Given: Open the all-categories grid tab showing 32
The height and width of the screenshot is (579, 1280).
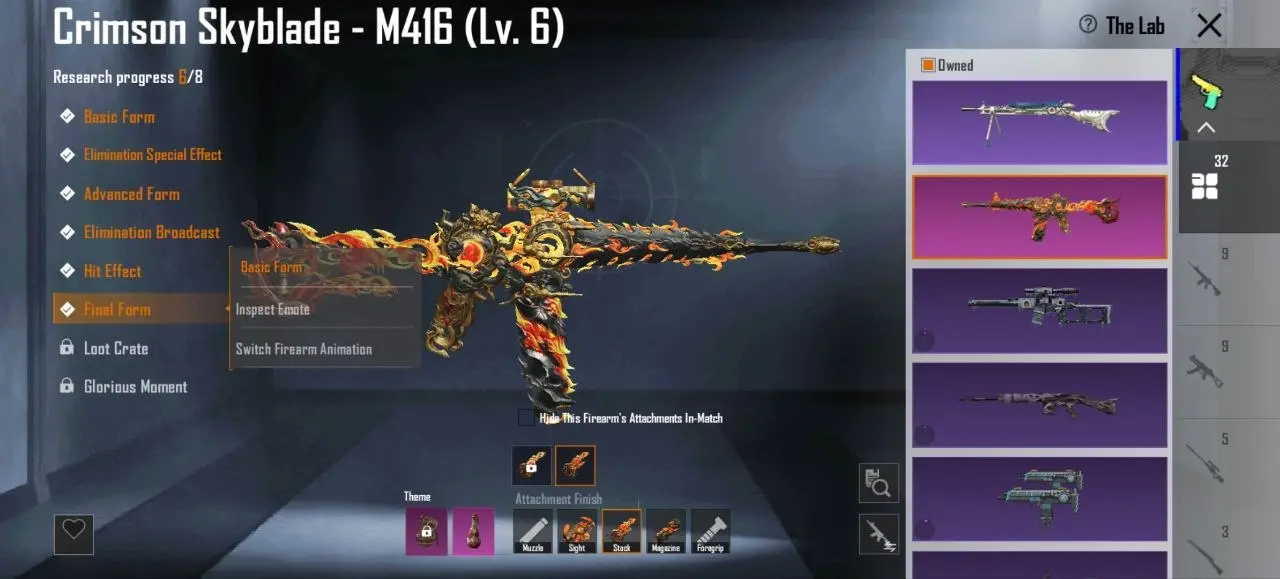Looking at the screenshot, I should tap(1206, 180).
